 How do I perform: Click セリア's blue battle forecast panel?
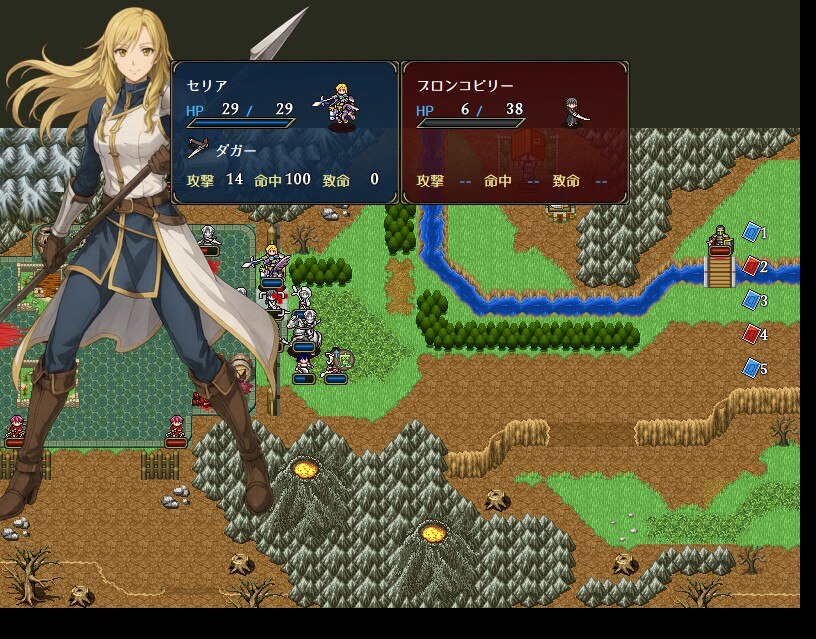point(285,133)
